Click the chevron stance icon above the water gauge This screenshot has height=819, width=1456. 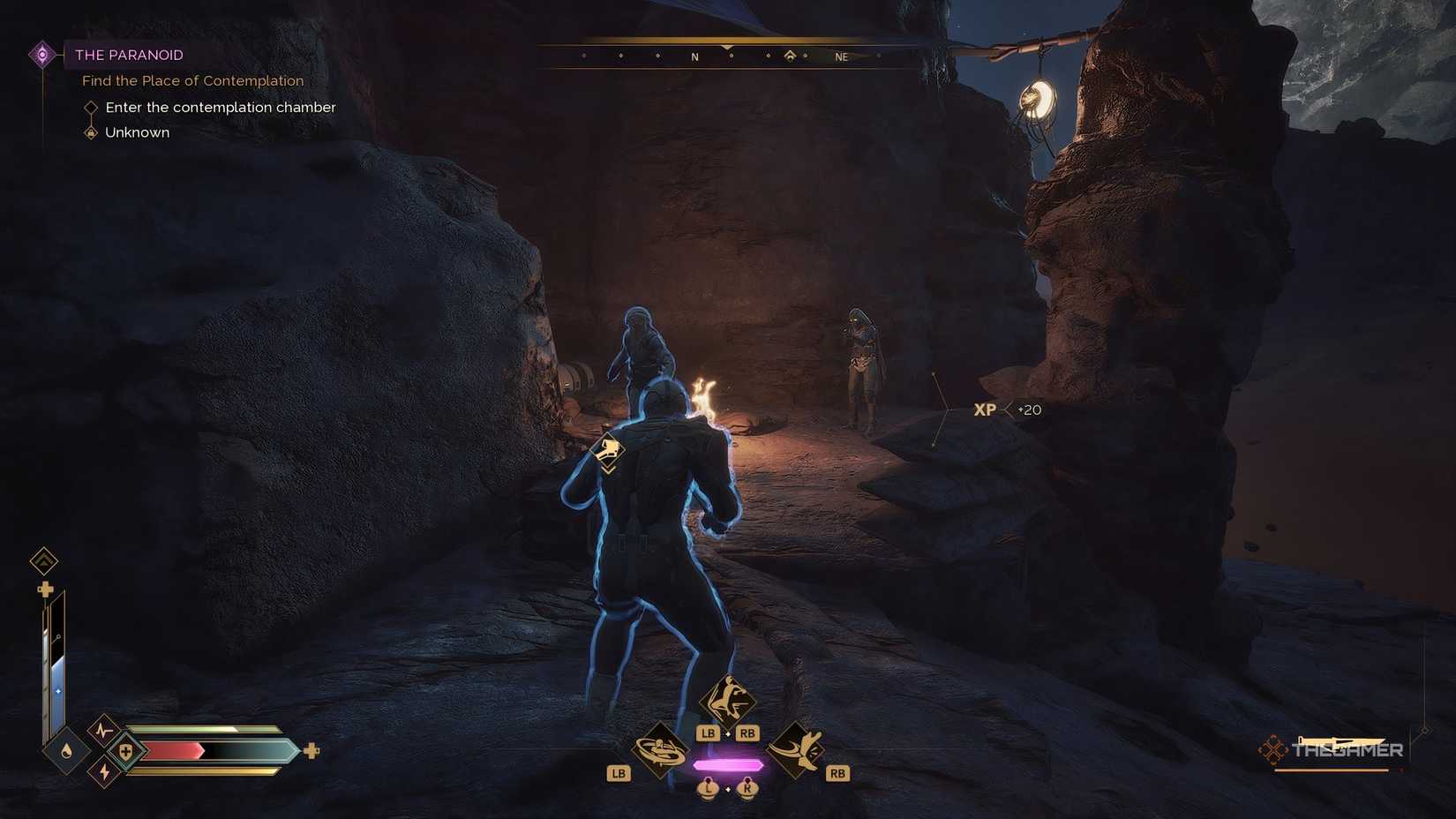pyautogui.click(x=42, y=561)
